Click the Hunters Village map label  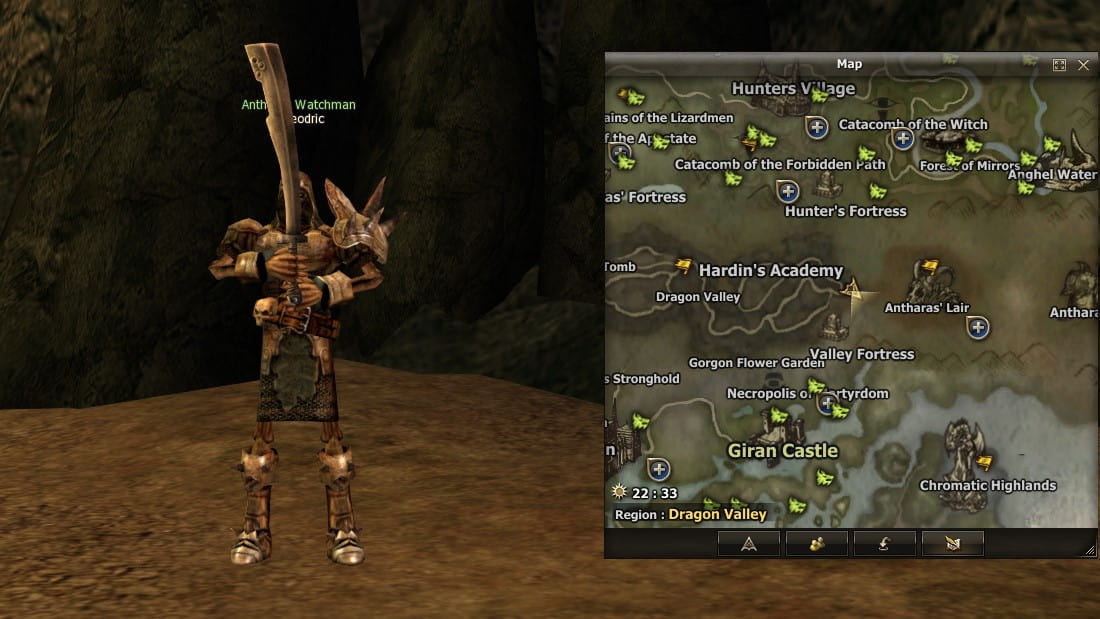[x=793, y=88]
